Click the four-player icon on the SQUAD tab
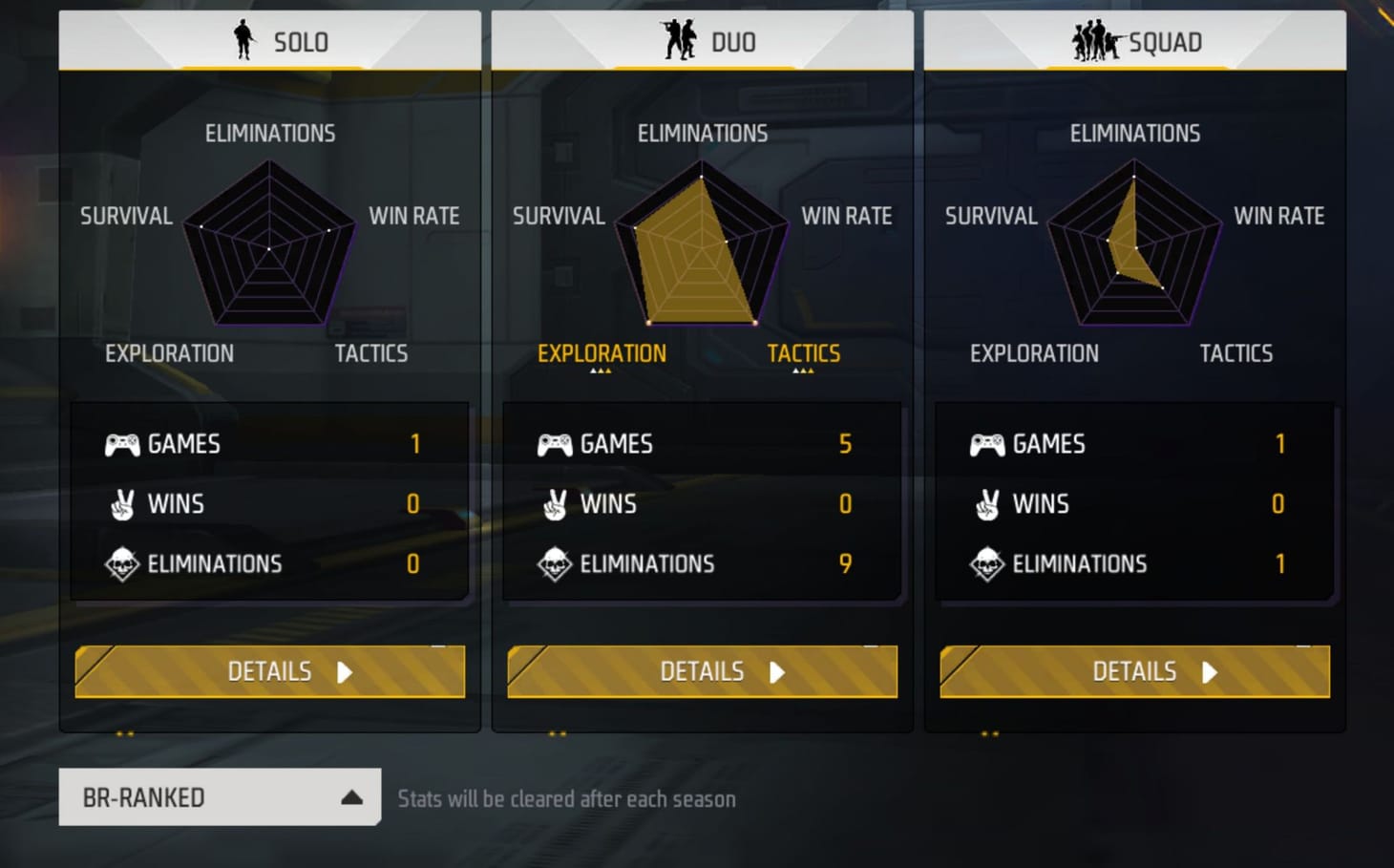1394x868 pixels. 1094,41
